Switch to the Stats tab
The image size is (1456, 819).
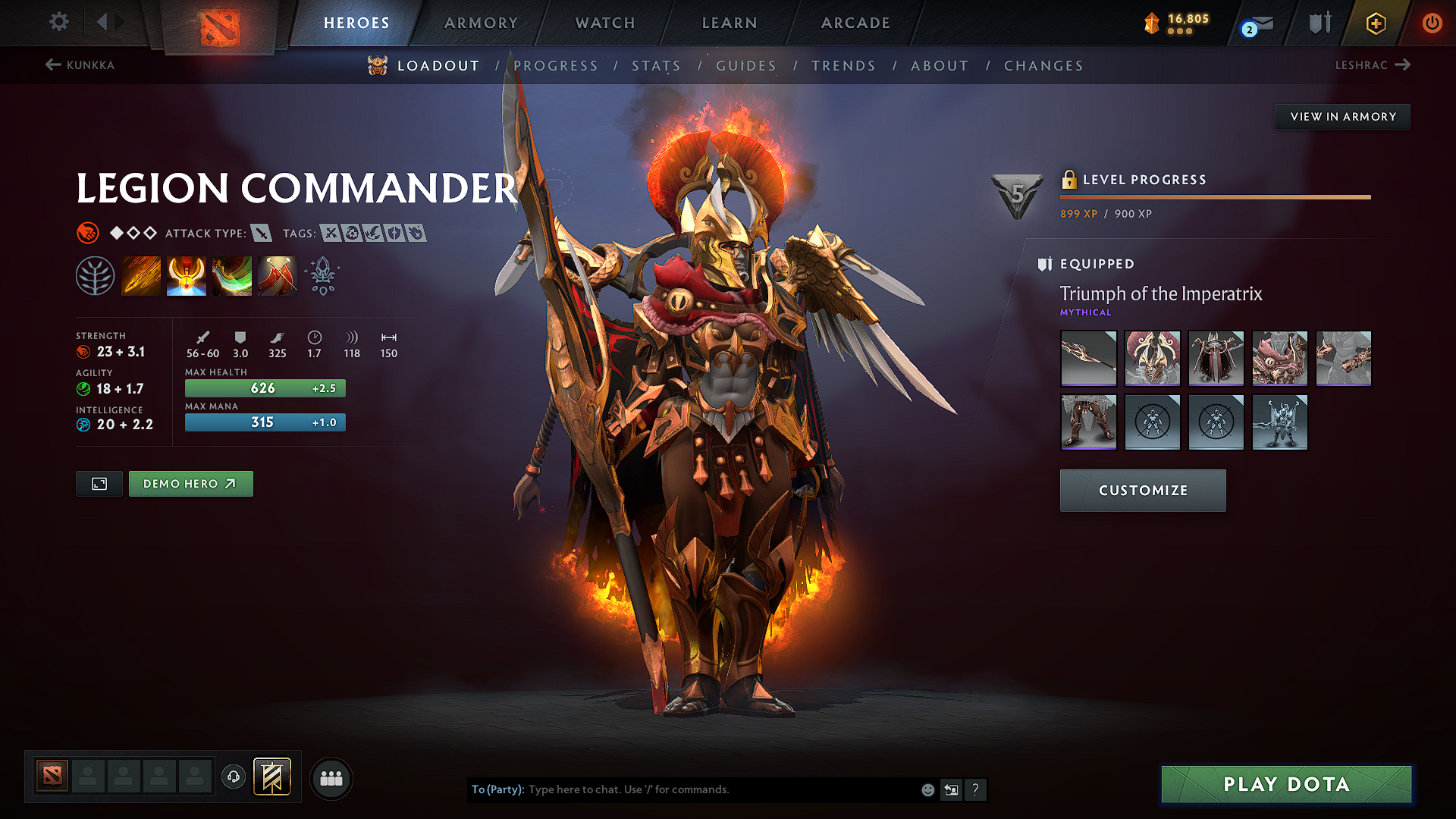657,66
